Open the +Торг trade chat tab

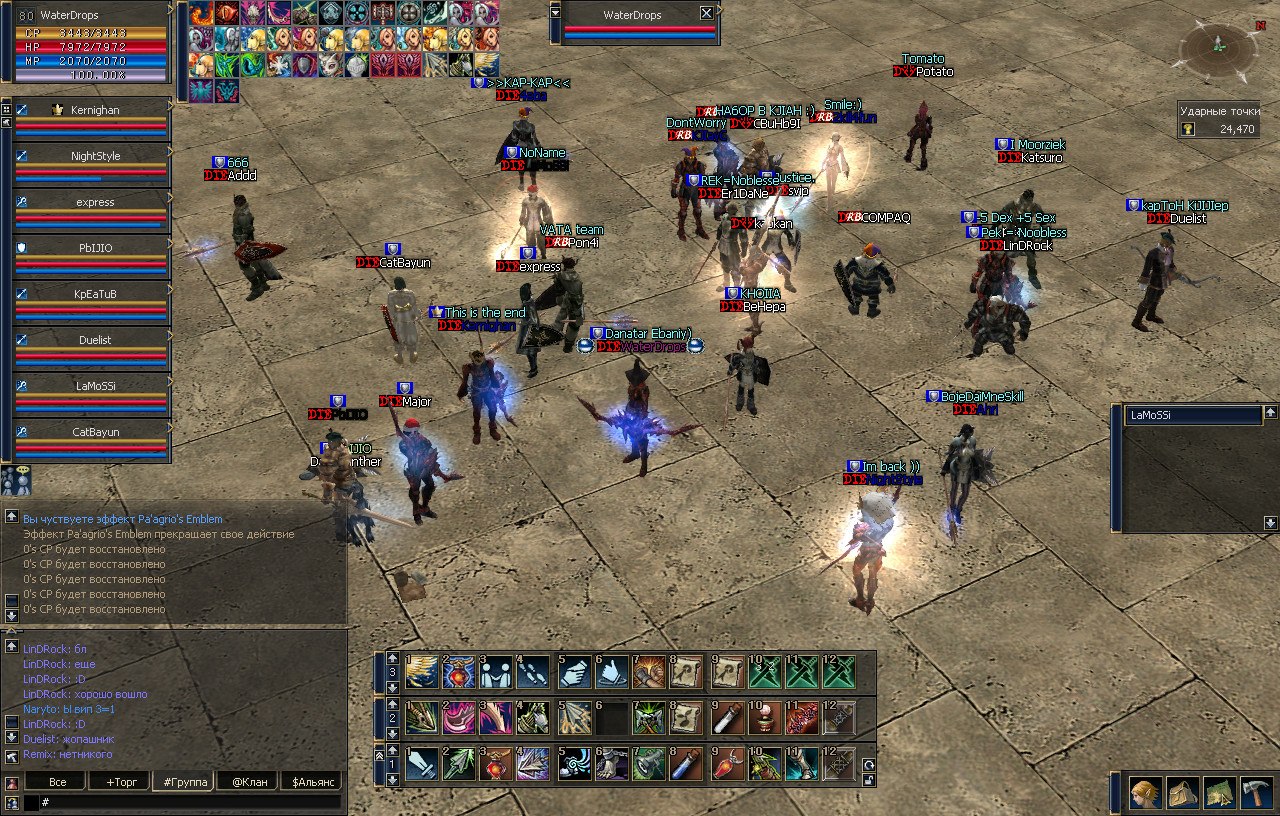coord(117,781)
